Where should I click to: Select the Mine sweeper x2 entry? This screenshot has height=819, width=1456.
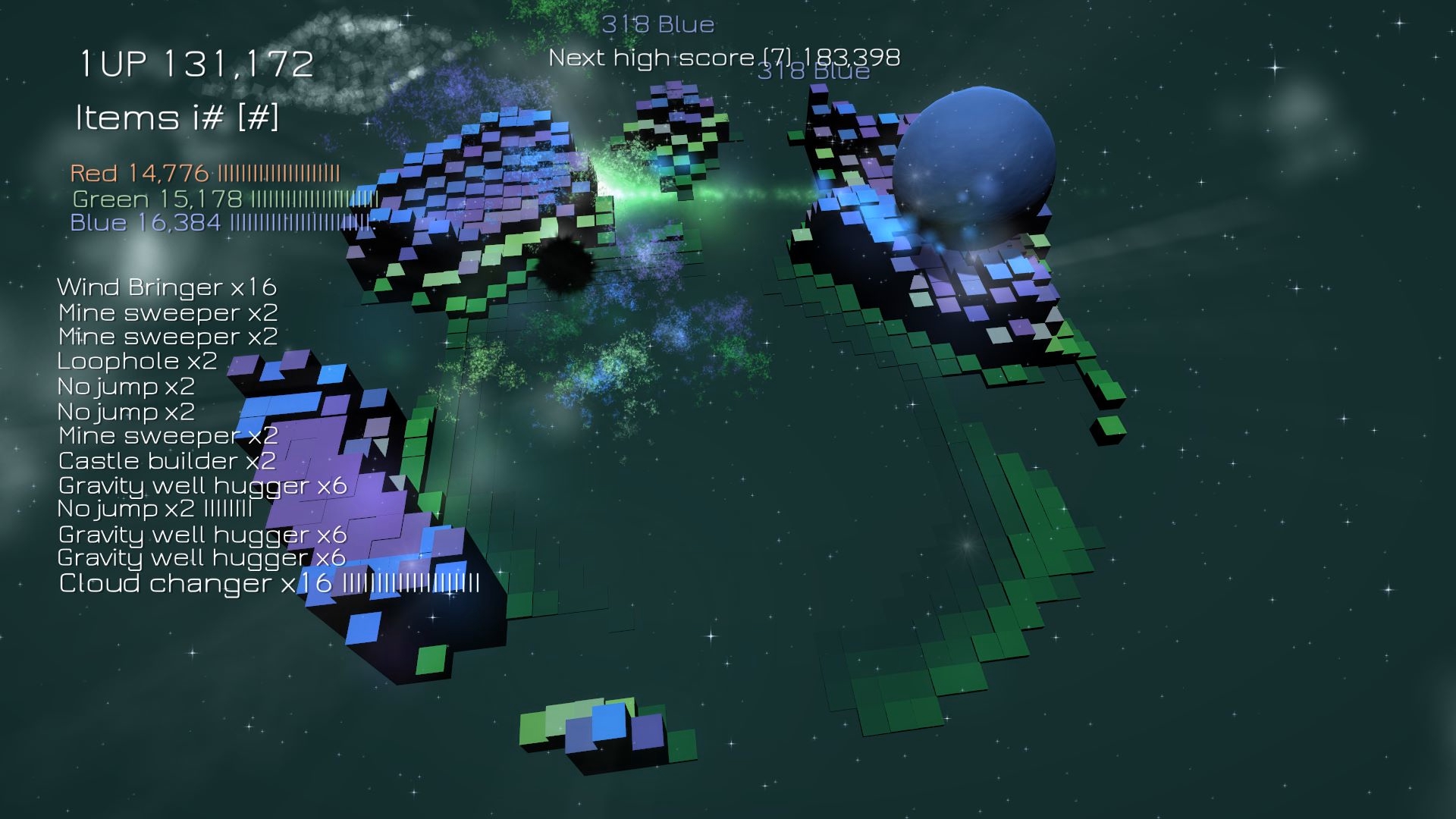pos(168,312)
